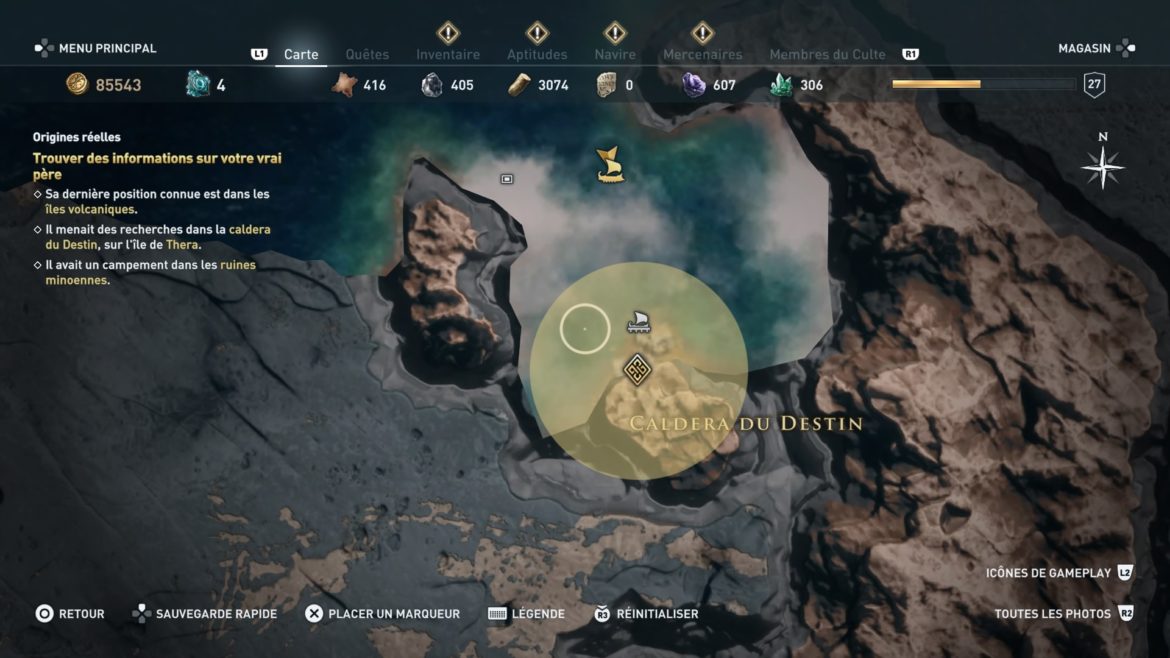Viewport: 1170px width, 658px height.
Task: Select the diamond quest marker on the map
Action: coord(637,370)
